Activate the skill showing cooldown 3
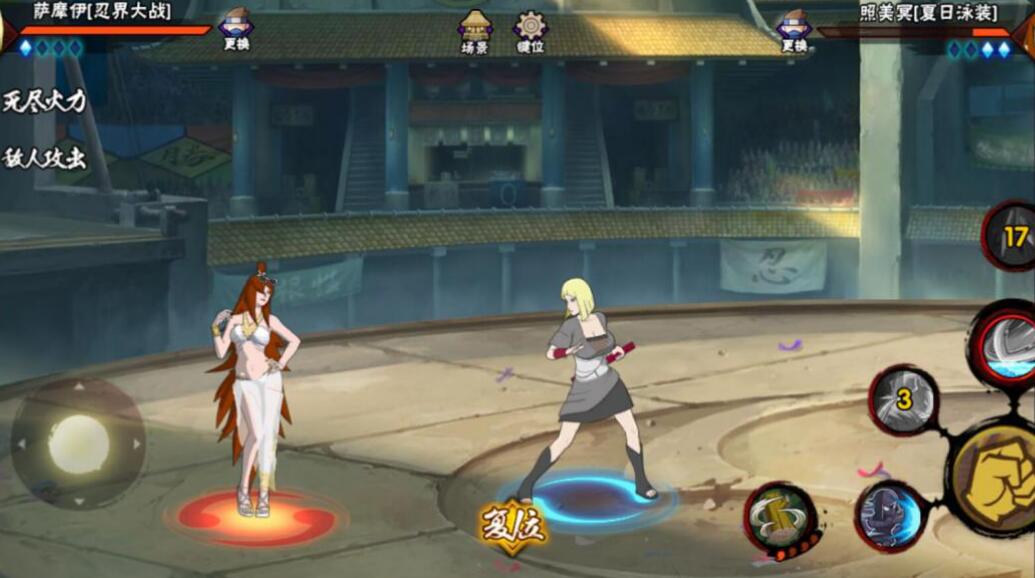The image size is (1035, 578). 903,400
